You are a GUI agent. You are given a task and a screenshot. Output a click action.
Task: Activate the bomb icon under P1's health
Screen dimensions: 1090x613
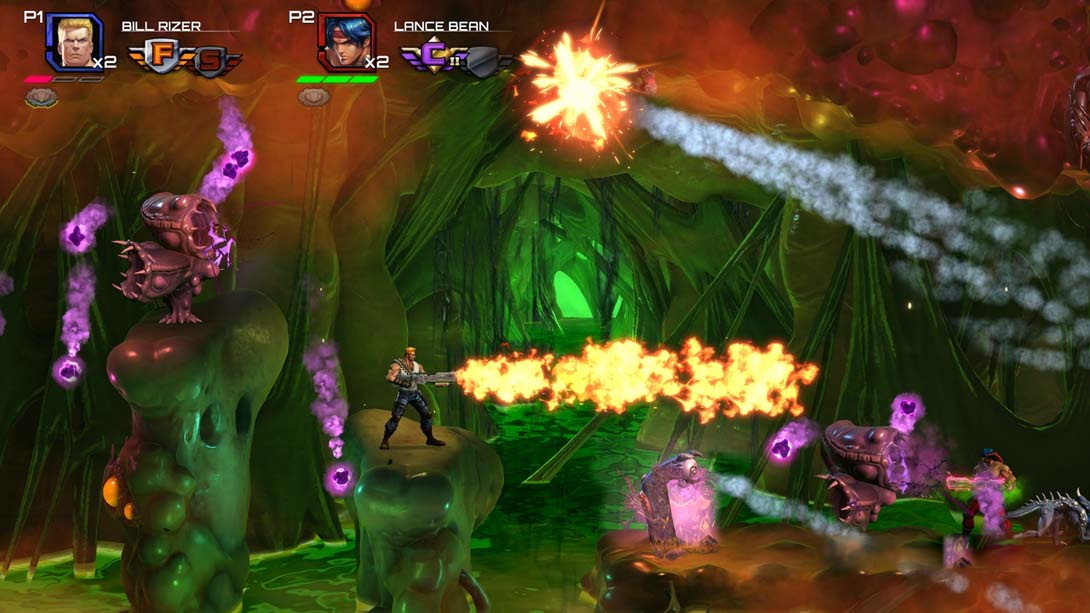point(41,97)
